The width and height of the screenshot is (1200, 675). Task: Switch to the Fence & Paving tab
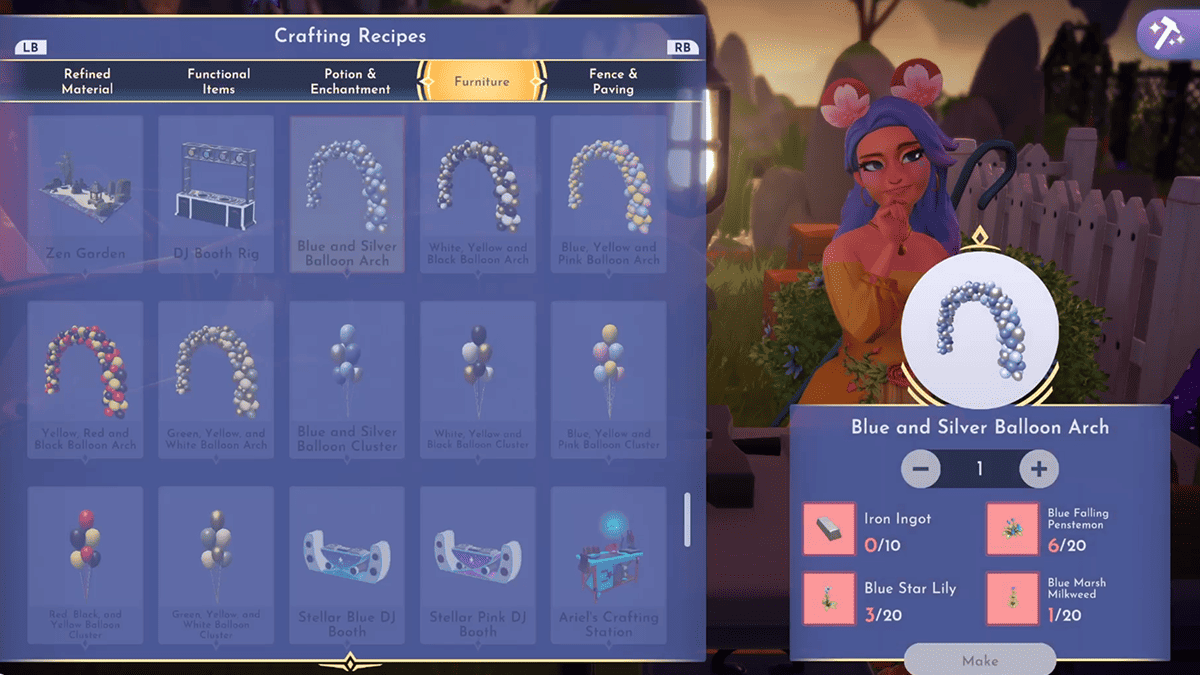tap(613, 81)
